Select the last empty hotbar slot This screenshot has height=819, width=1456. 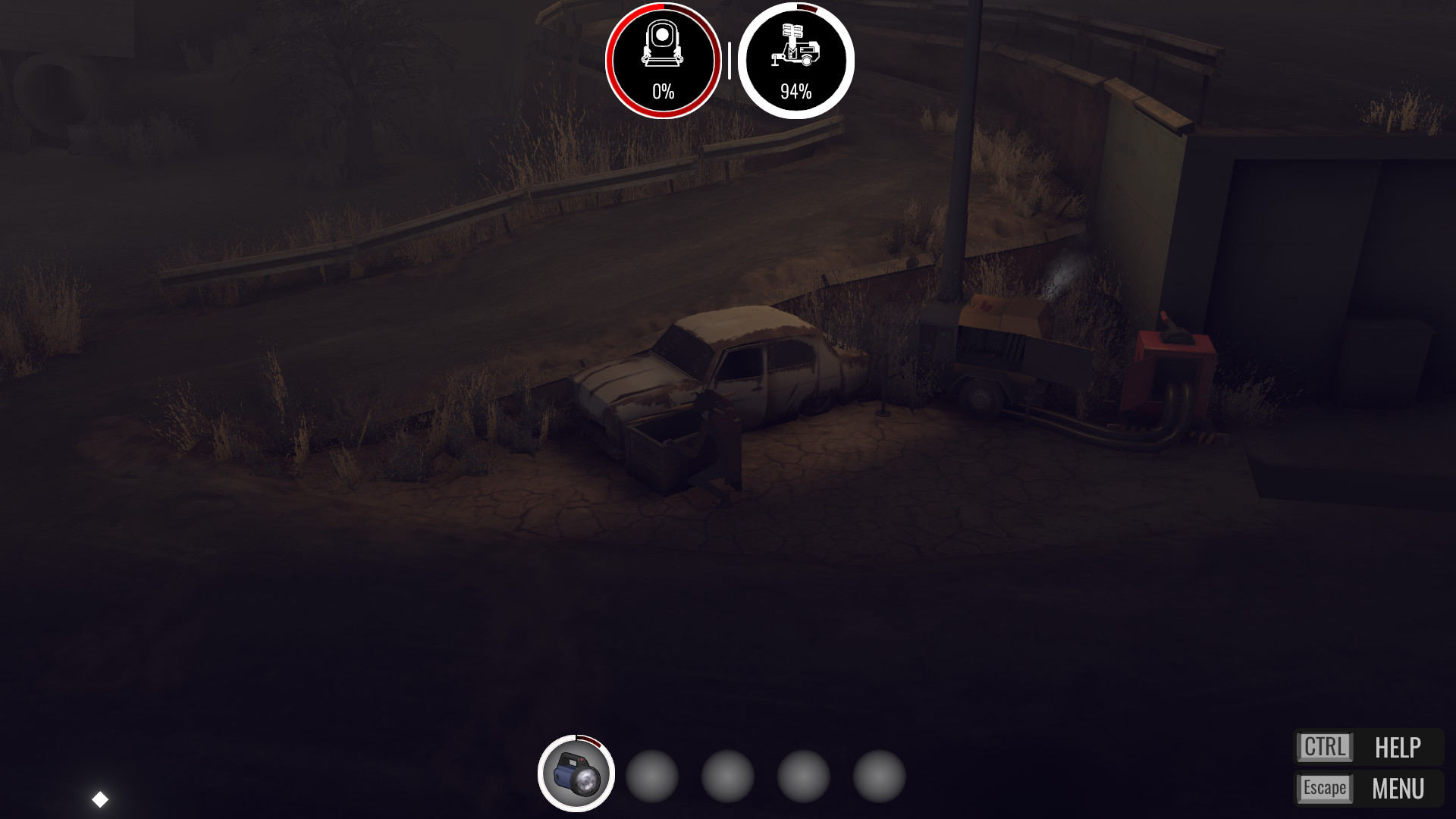[880, 777]
